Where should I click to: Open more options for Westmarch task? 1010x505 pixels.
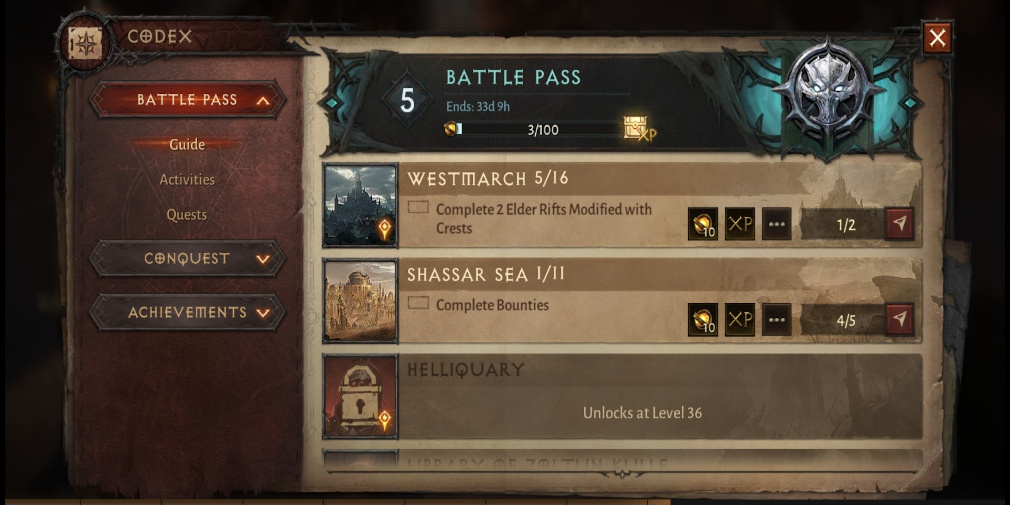click(x=776, y=224)
